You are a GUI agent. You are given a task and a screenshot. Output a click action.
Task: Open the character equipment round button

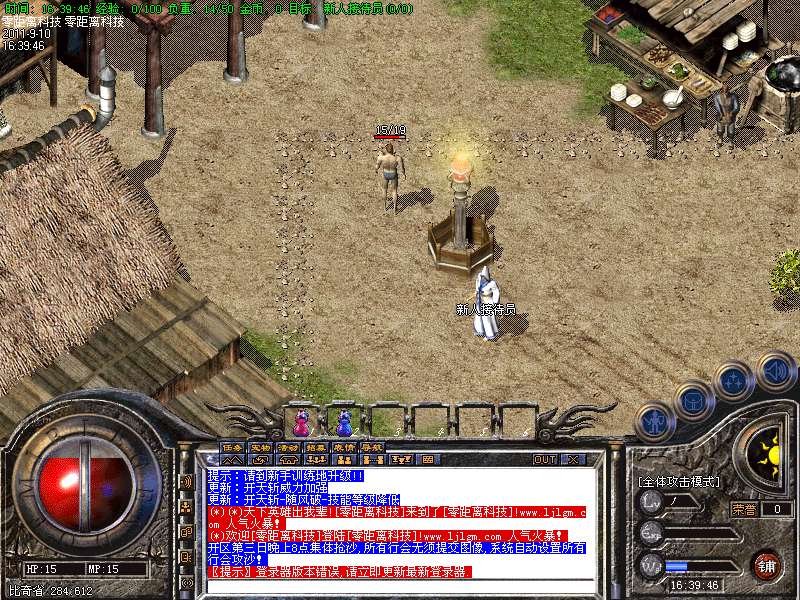click(x=655, y=422)
